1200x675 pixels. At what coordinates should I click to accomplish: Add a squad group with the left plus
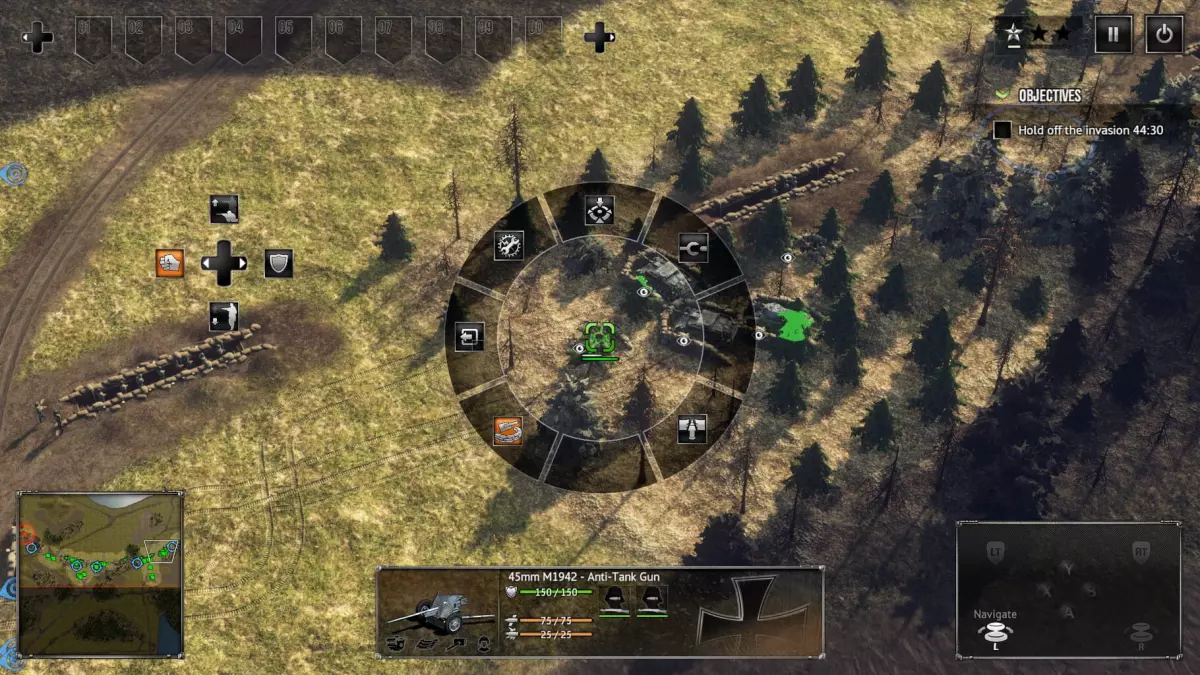(x=39, y=39)
